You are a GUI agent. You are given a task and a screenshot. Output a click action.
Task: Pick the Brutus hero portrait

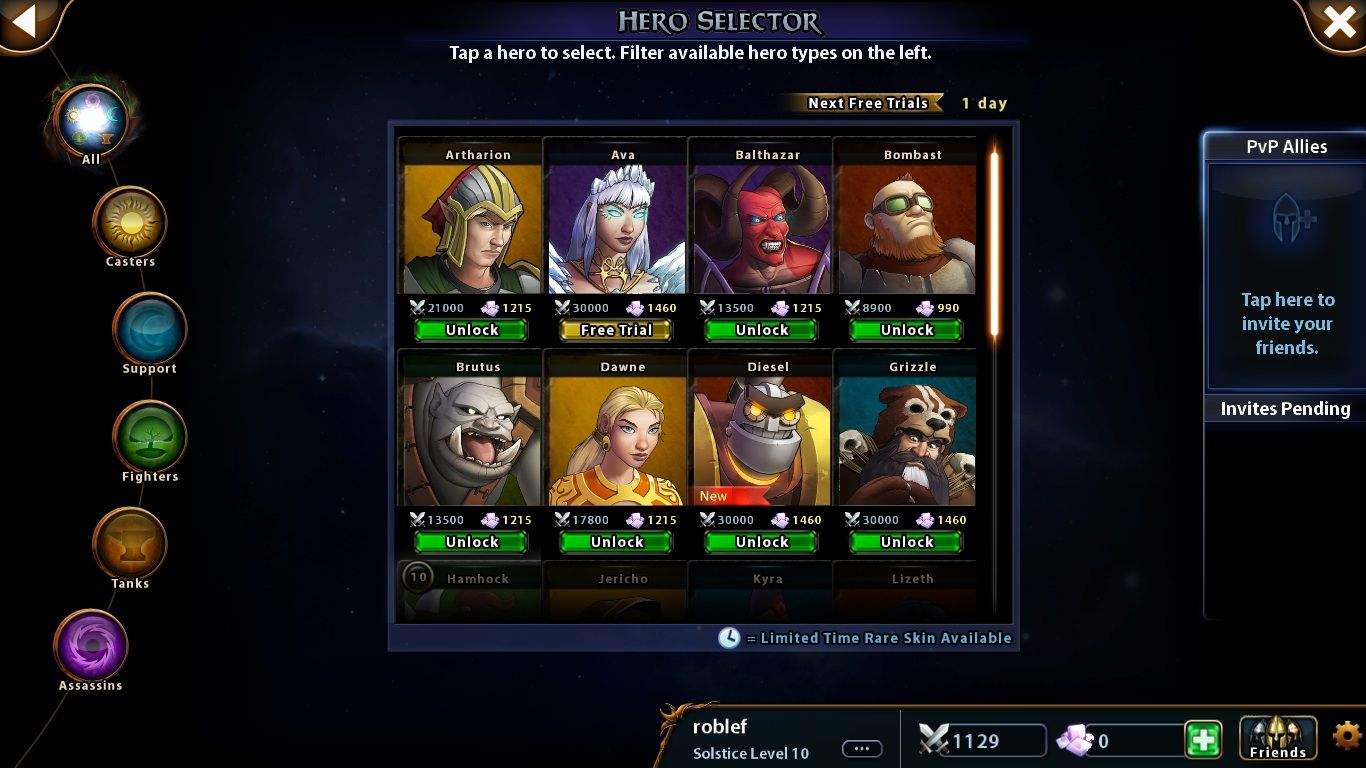point(471,441)
